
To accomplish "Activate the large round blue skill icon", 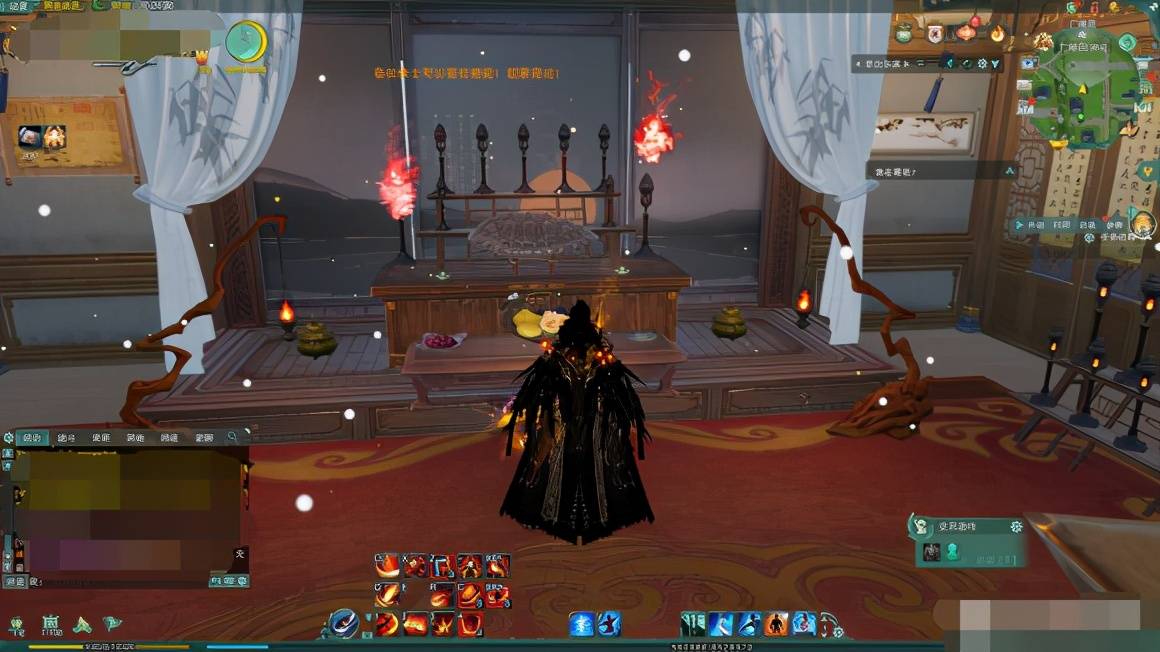I will pos(344,624).
